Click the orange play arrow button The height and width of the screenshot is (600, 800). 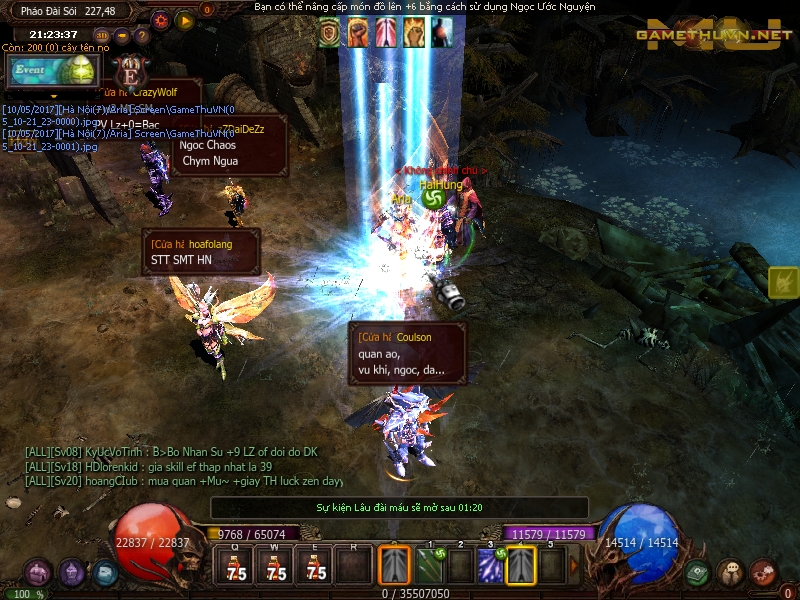[184, 19]
